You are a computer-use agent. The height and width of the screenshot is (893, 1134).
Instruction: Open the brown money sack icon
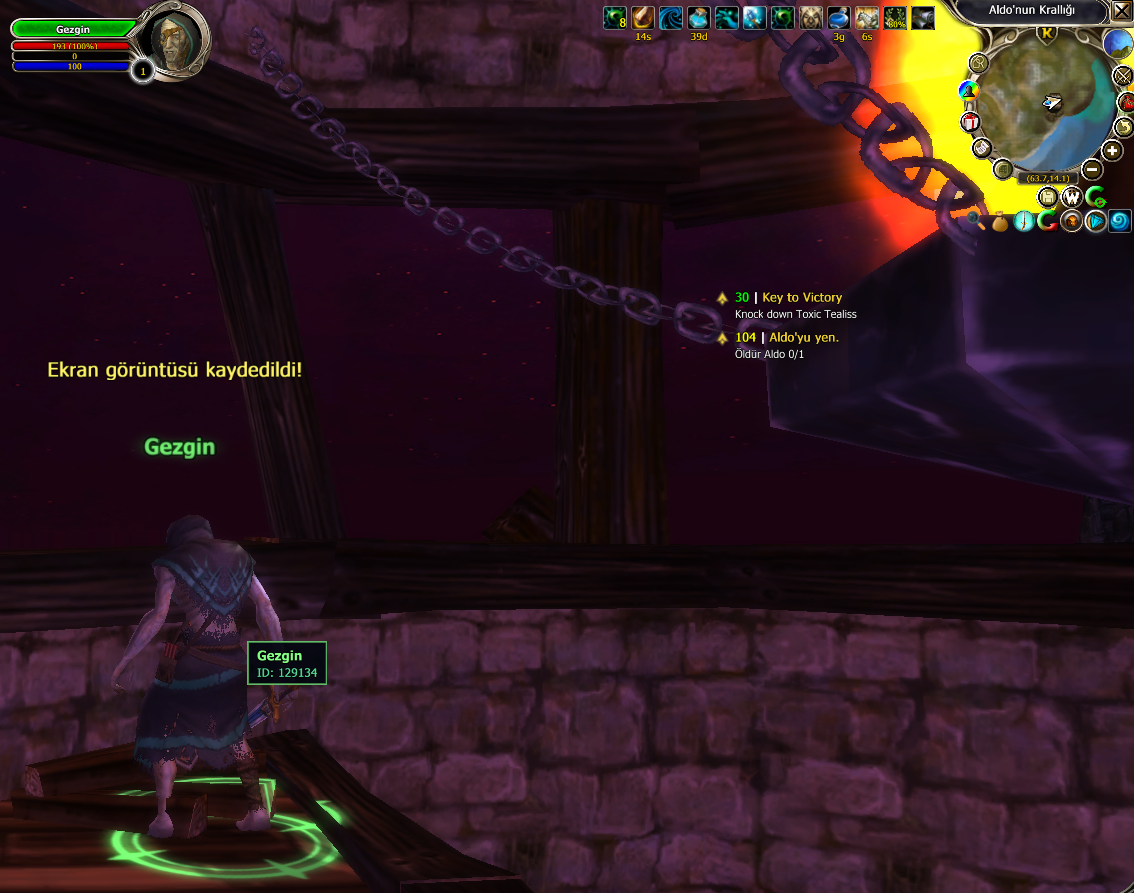(x=999, y=221)
